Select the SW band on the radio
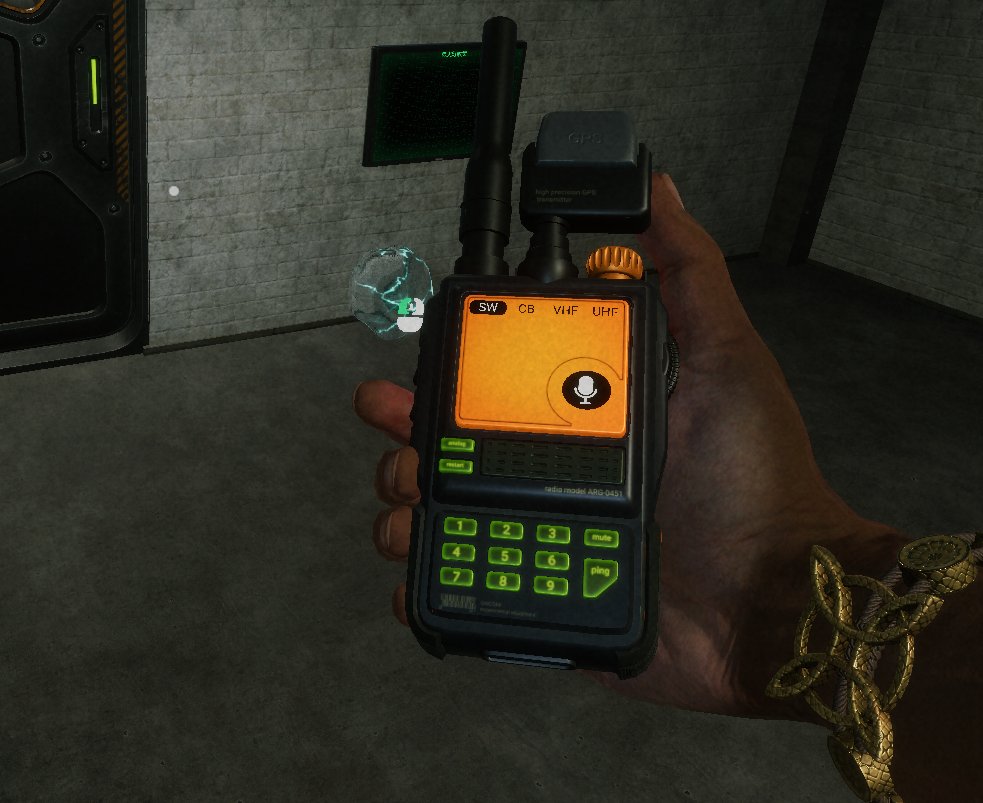The width and height of the screenshot is (983, 803). click(x=489, y=308)
